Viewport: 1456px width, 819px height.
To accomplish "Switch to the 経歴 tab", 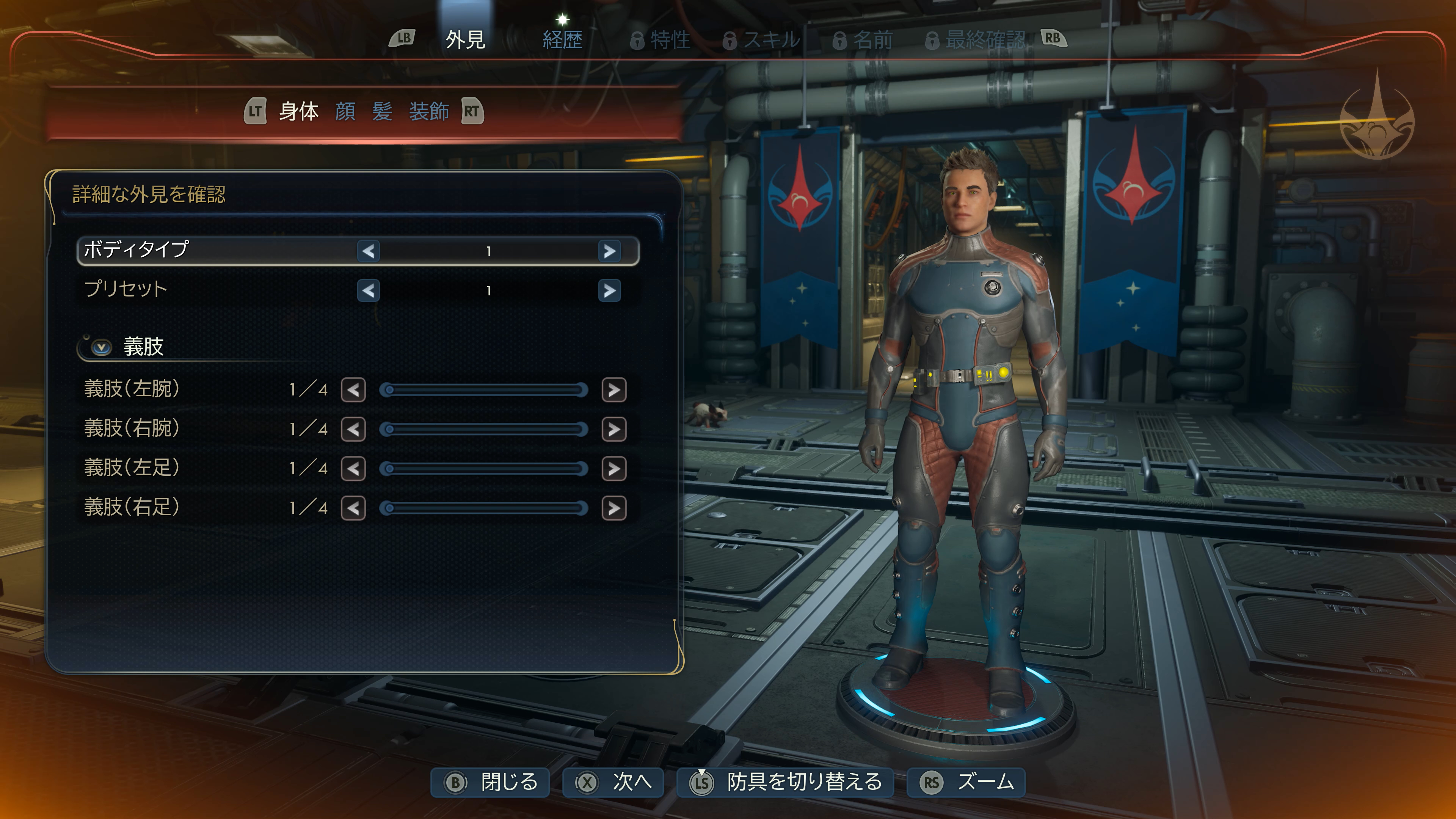I will point(562,39).
